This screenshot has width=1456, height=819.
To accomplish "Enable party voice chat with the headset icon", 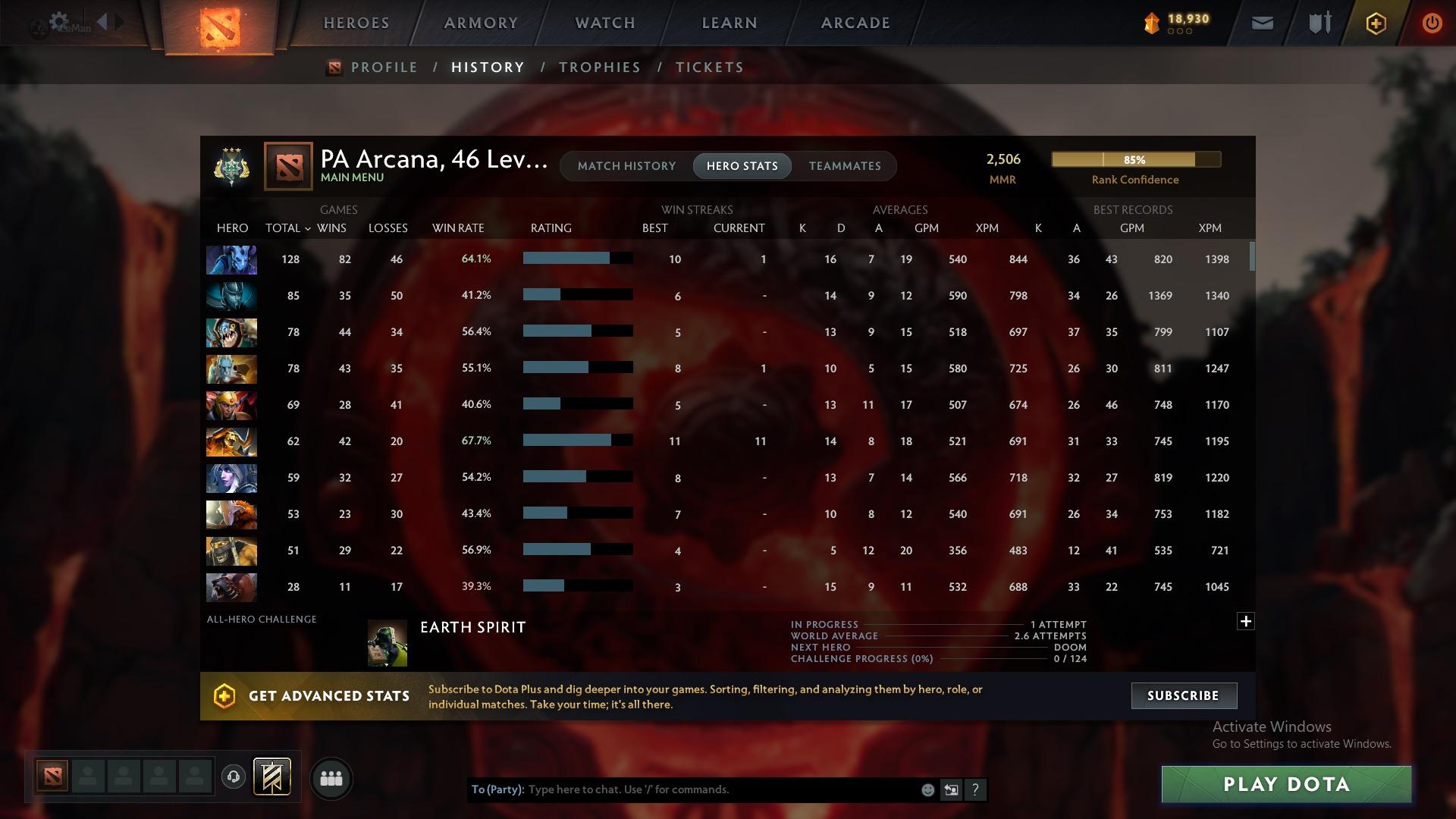I will point(235,778).
